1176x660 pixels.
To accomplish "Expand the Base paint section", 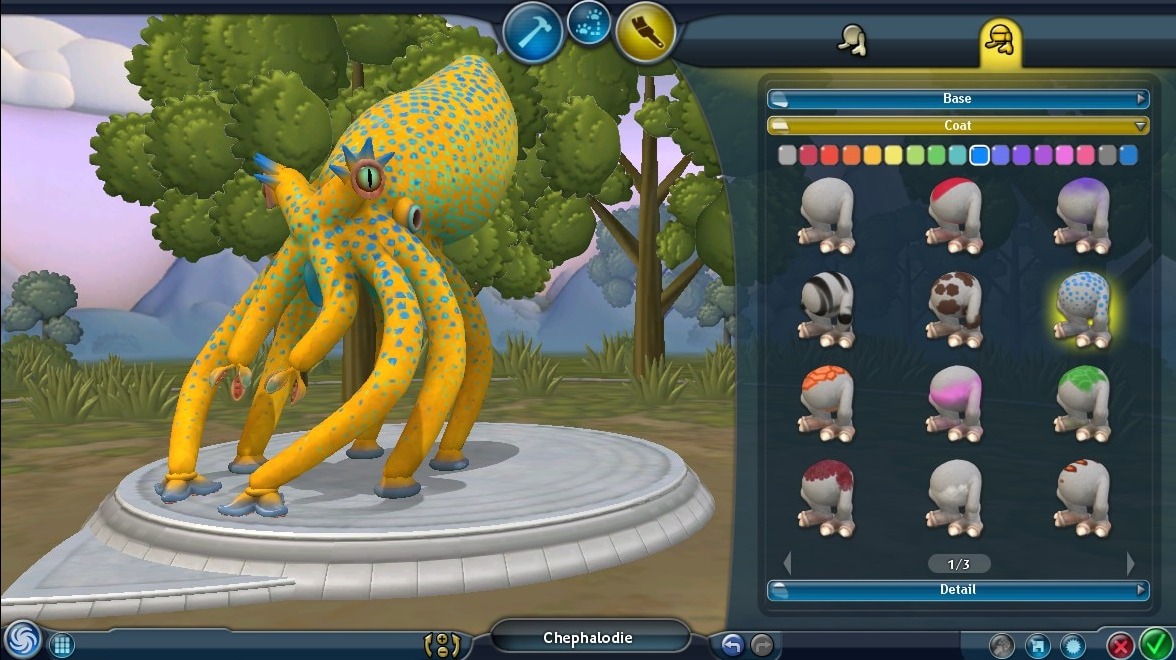I will (x=957, y=99).
